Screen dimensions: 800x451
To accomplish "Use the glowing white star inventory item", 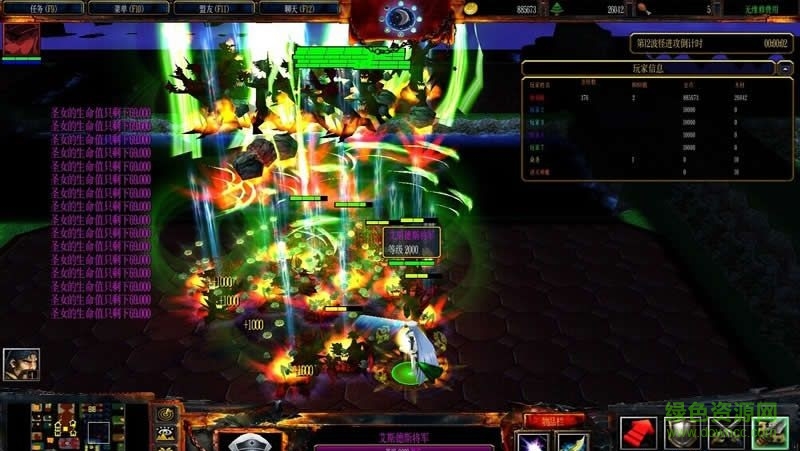I will click(534, 442).
